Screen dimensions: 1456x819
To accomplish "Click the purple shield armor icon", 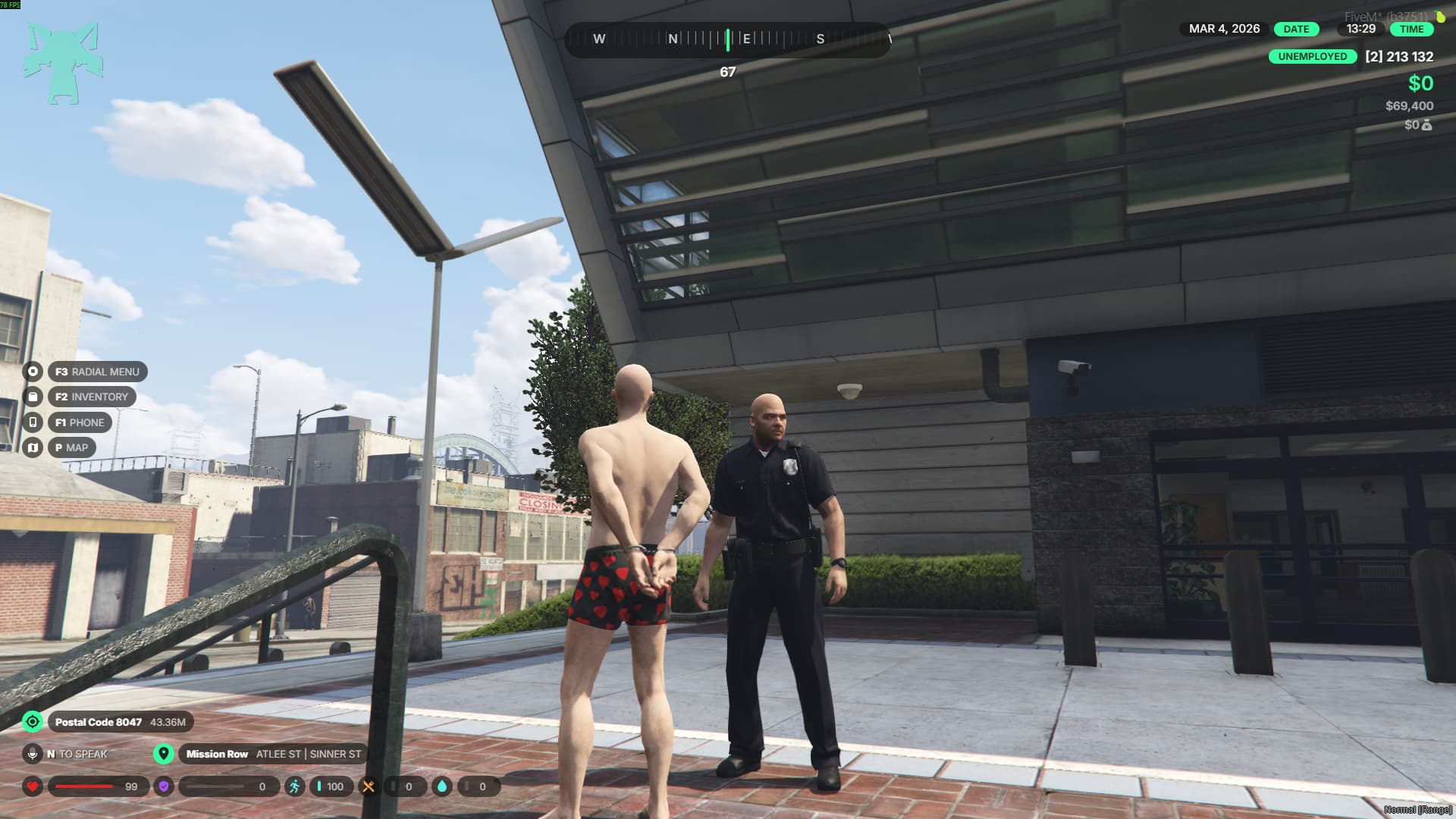I will point(164,786).
